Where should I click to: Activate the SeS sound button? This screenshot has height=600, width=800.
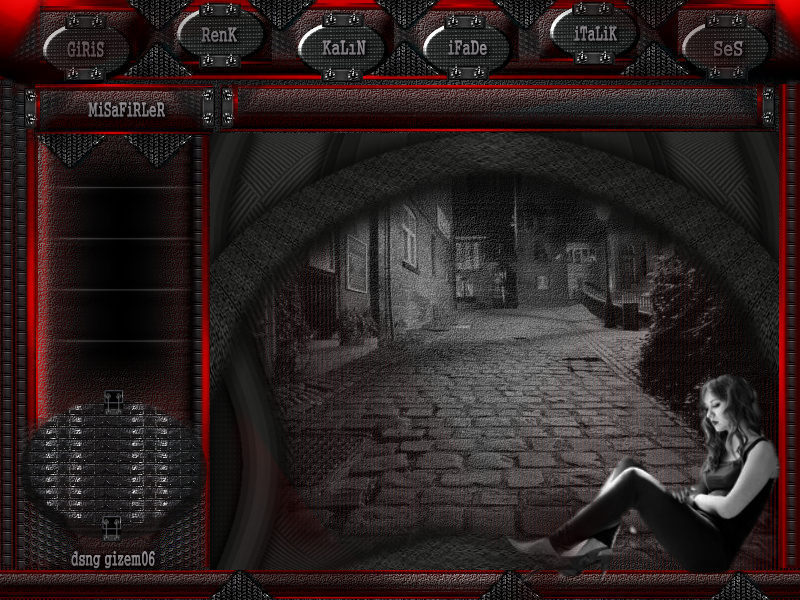tap(727, 46)
